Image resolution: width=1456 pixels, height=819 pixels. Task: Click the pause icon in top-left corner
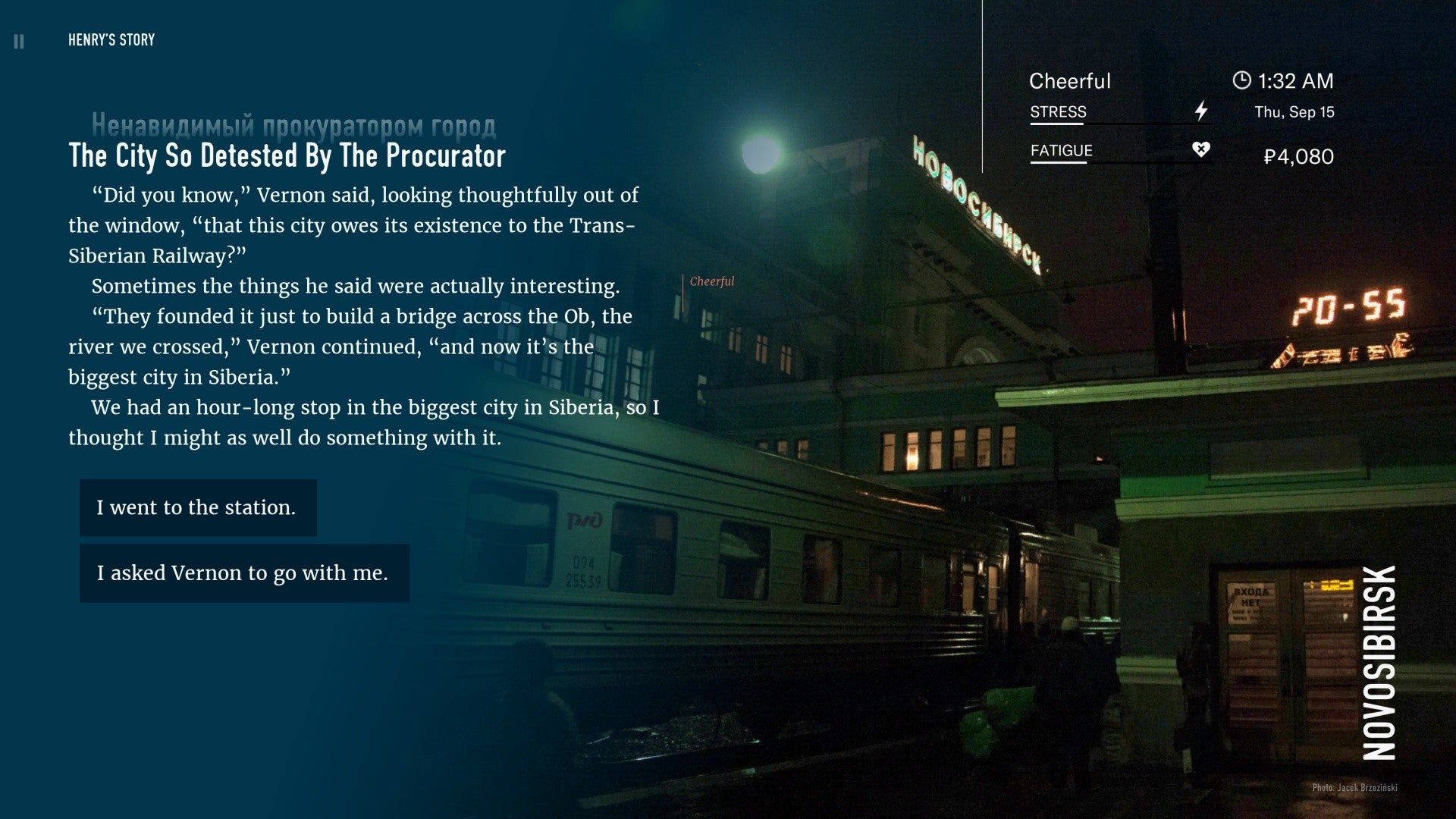tap(20, 39)
